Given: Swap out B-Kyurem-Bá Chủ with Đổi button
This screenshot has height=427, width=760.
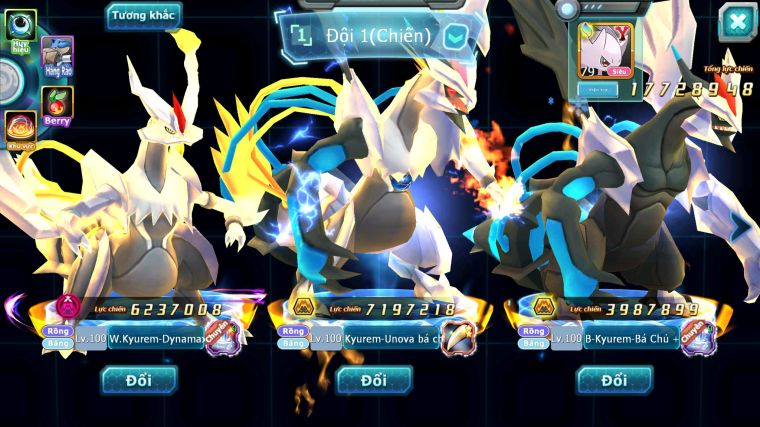Looking at the screenshot, I should pyautogui.click(x=614, y=379).
